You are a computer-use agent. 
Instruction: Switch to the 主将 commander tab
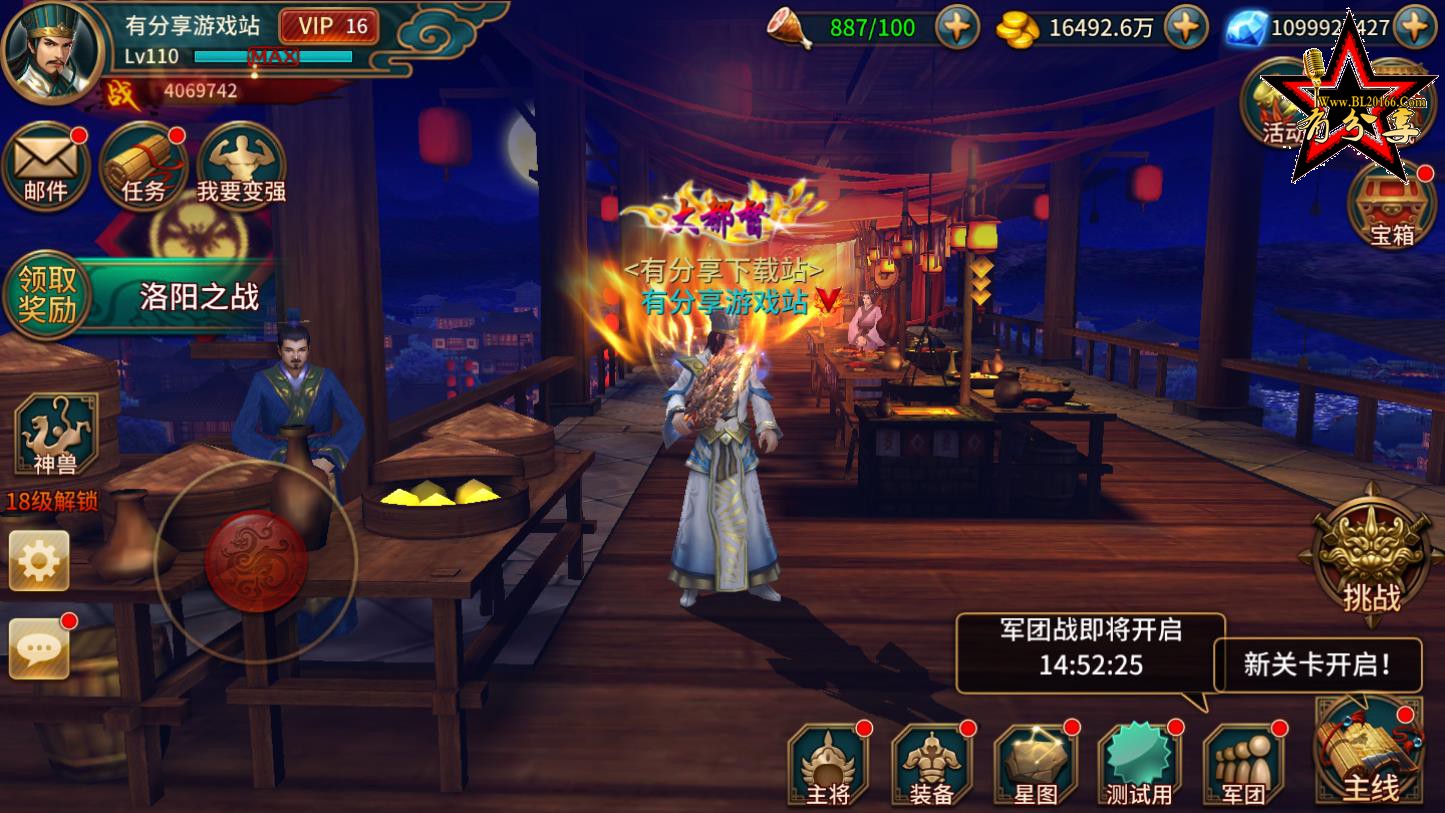pos(826,762)
